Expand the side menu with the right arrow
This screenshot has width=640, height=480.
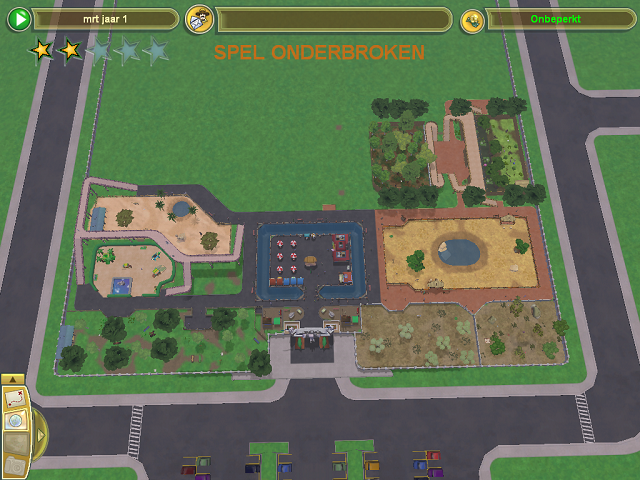40,435
